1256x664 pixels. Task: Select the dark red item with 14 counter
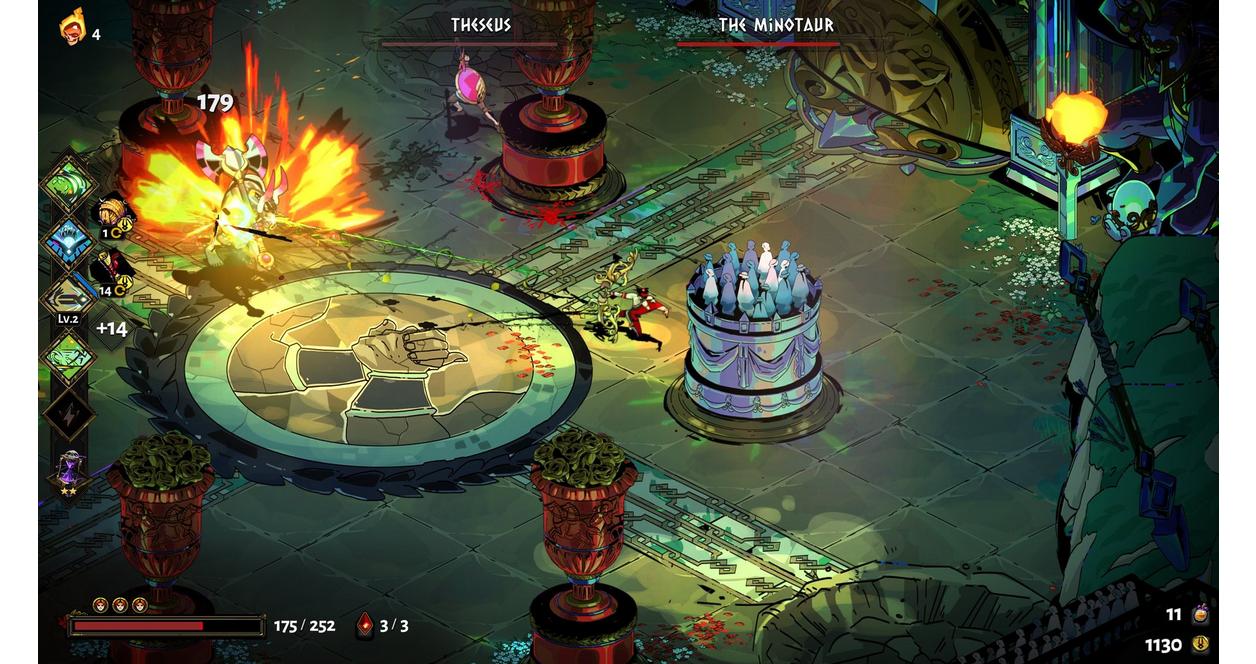click(x=112, y=270)
